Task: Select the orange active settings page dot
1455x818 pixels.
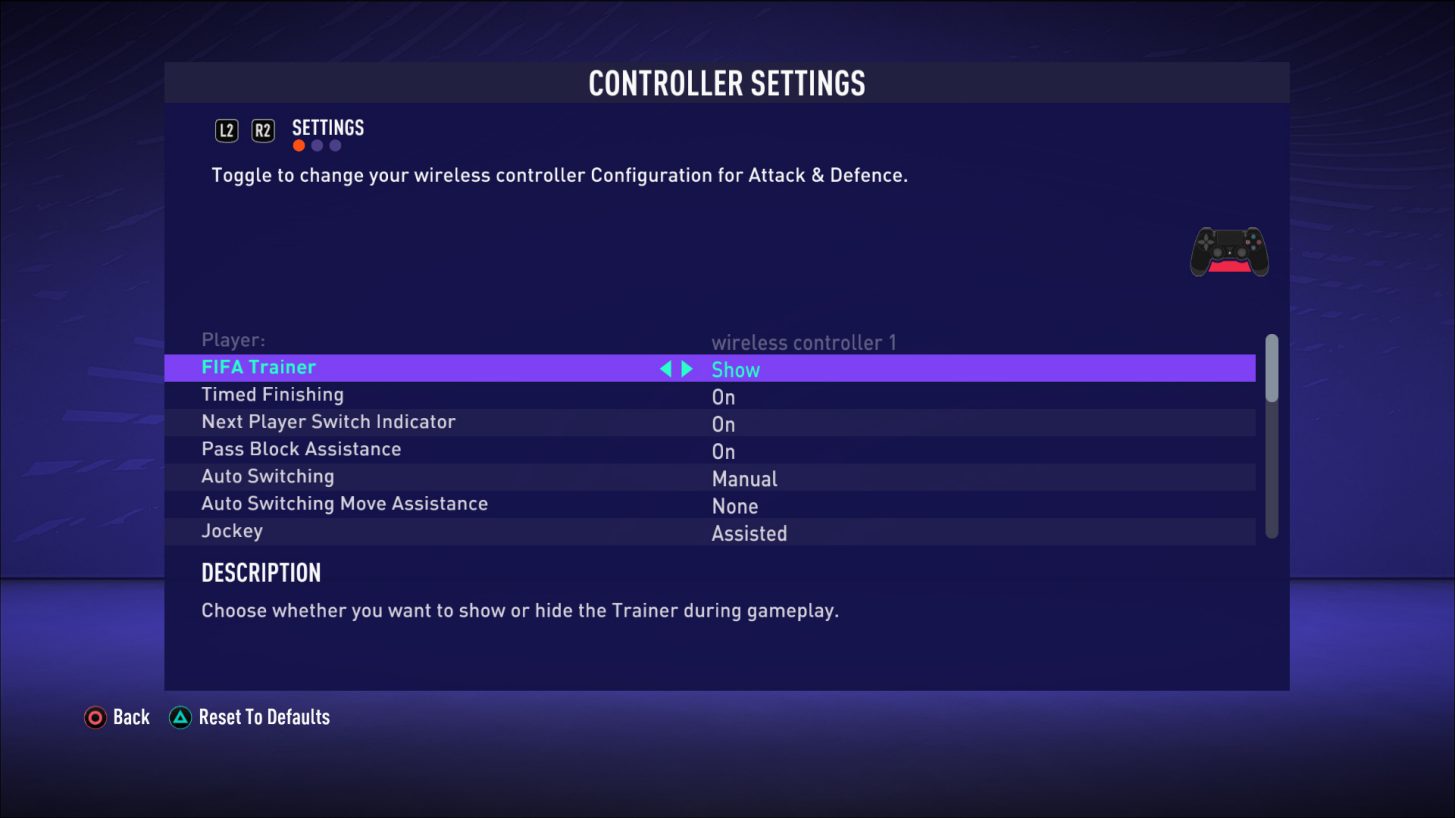Action: pyautogui.click(x=298, y=145)
